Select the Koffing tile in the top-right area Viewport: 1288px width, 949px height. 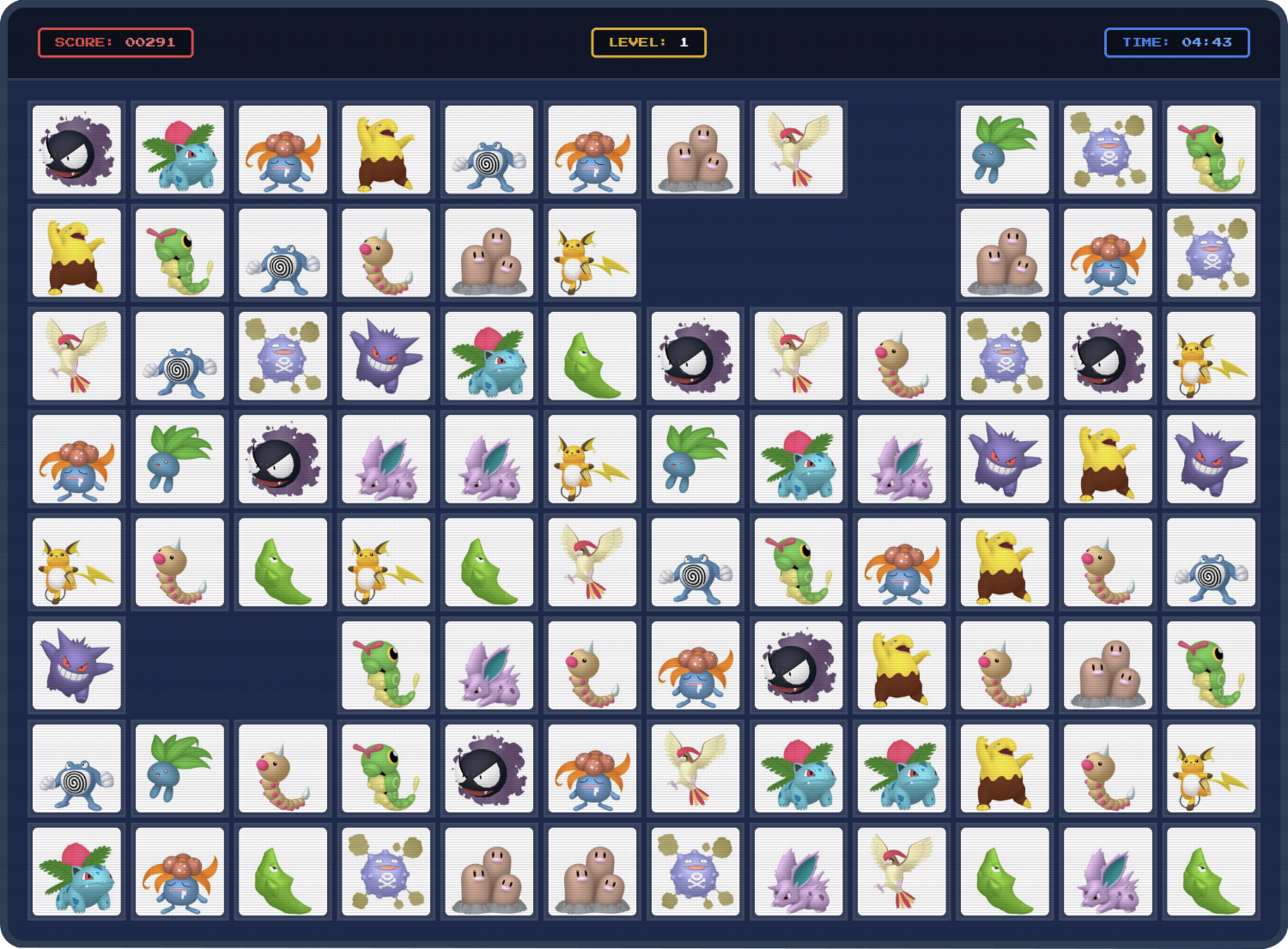point(1108,150)
